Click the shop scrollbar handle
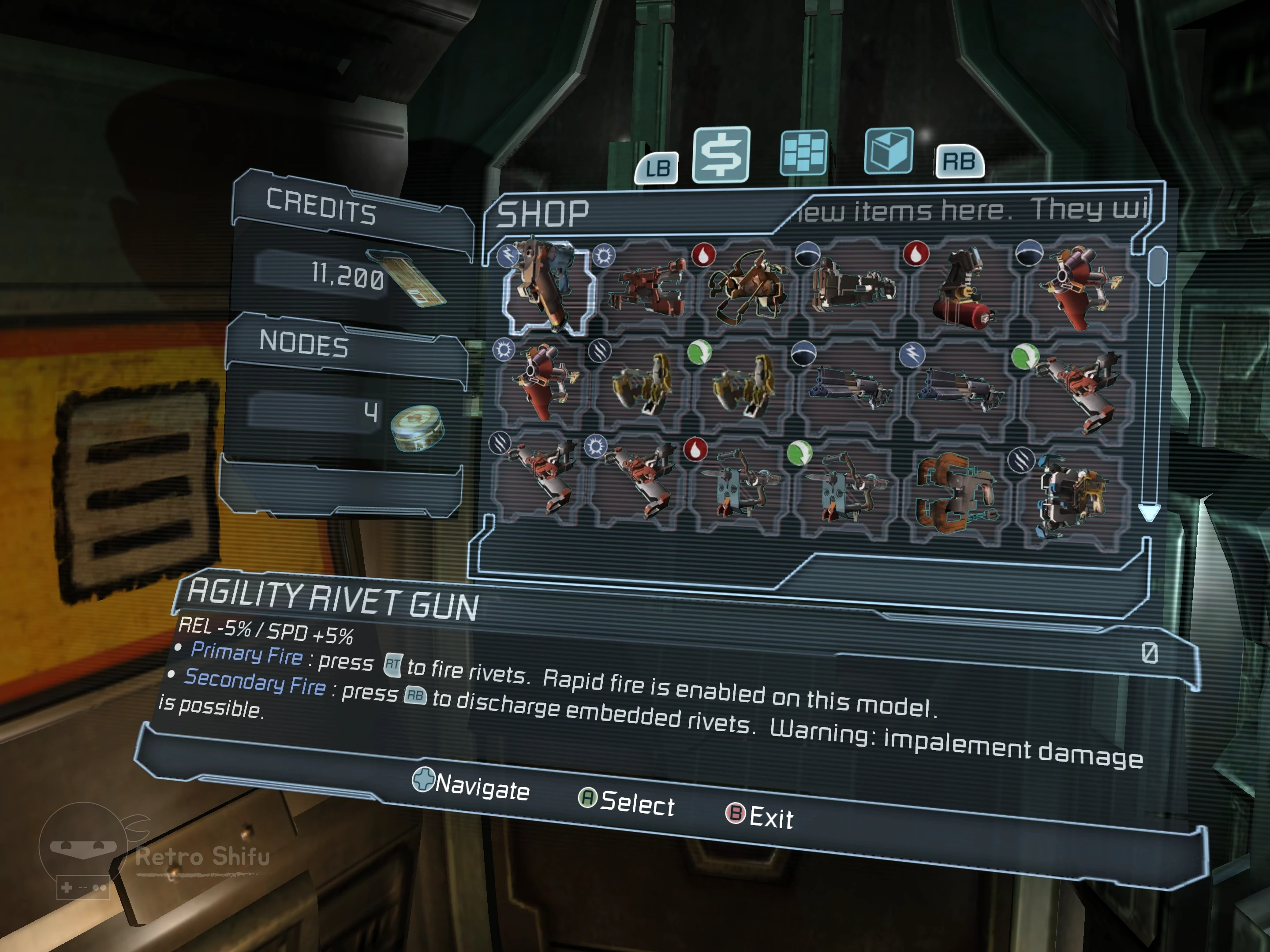 (x=1157, y=265)
